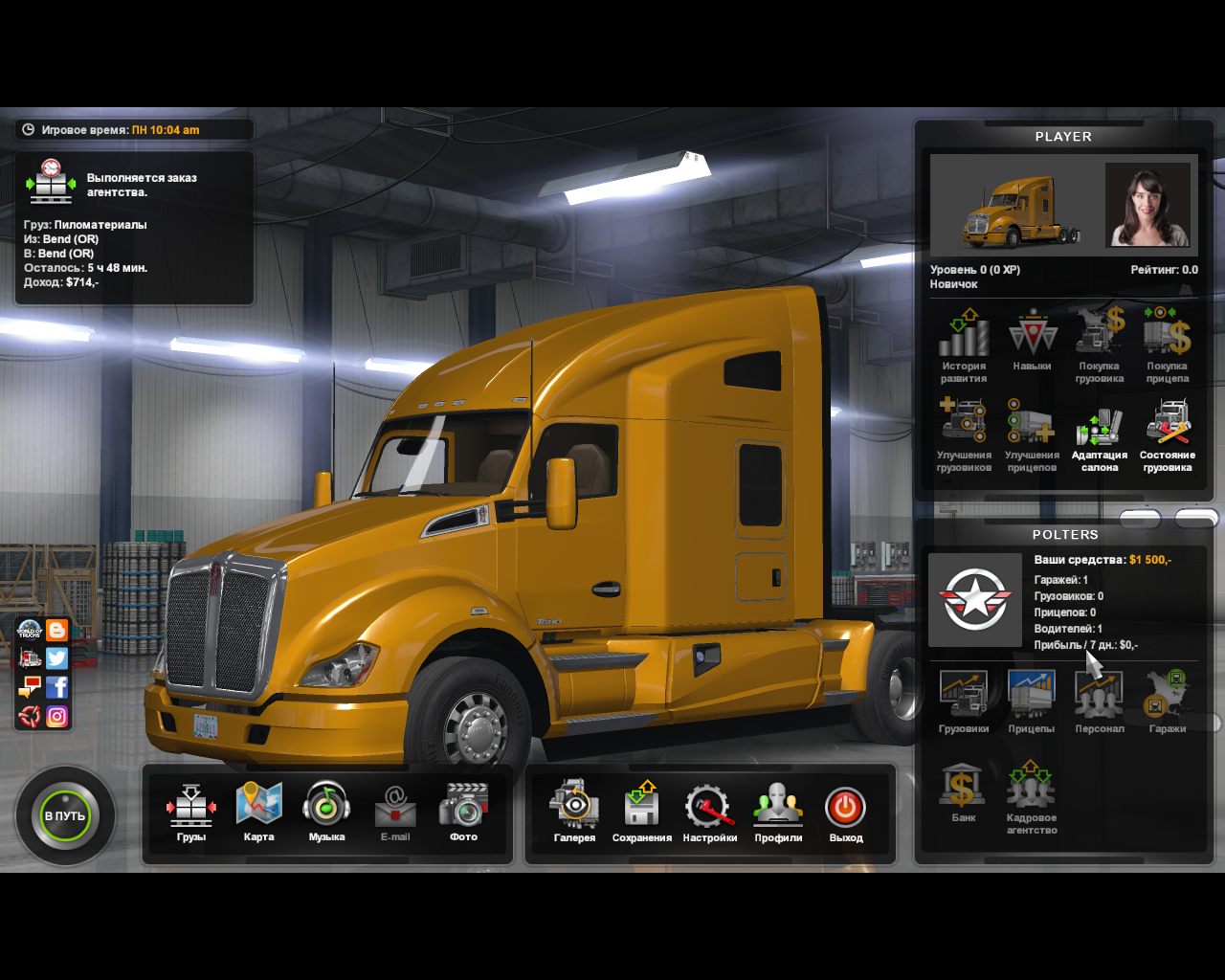Click the Facebook icon
The width and height of the screenshot is (1225, 980).
(57, 687)
